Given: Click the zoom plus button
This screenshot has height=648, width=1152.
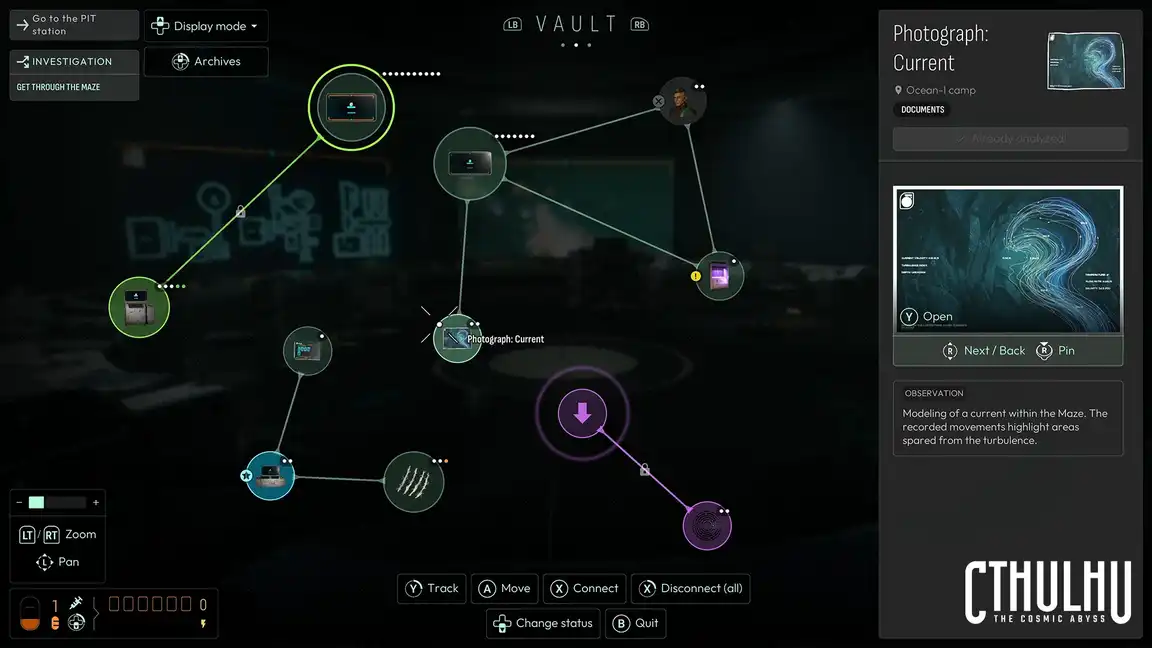Looking at the screenshot, I should click(96, 503).
